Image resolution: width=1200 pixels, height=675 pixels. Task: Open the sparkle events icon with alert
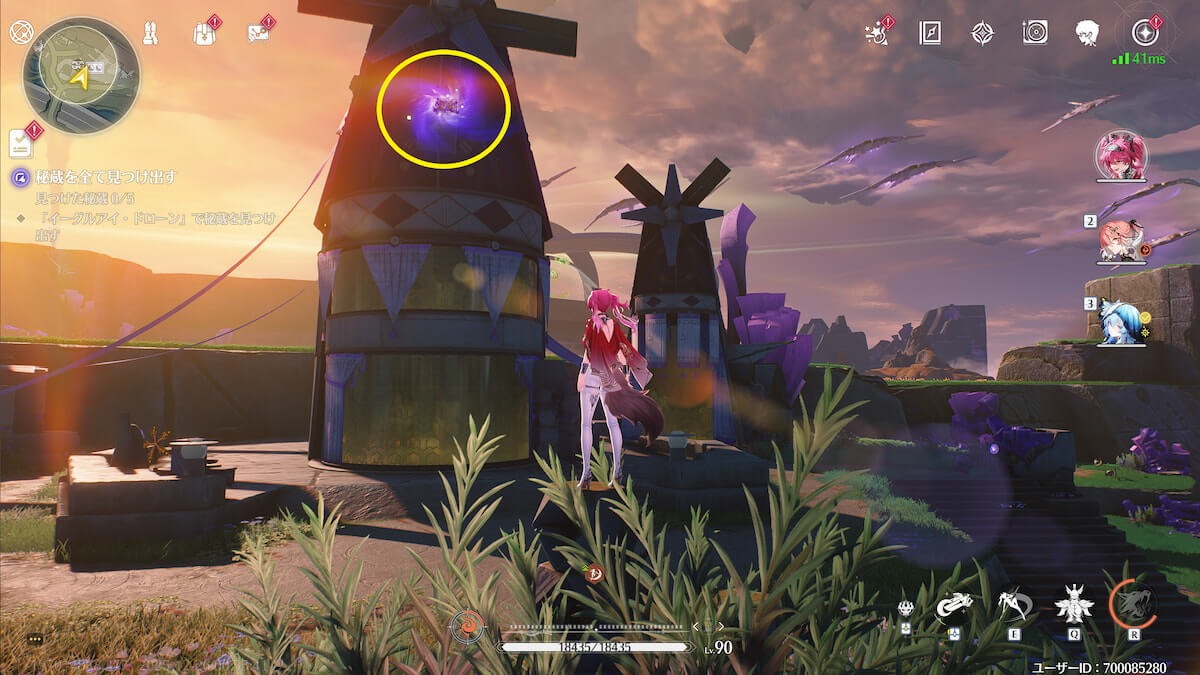coord(877,33)
